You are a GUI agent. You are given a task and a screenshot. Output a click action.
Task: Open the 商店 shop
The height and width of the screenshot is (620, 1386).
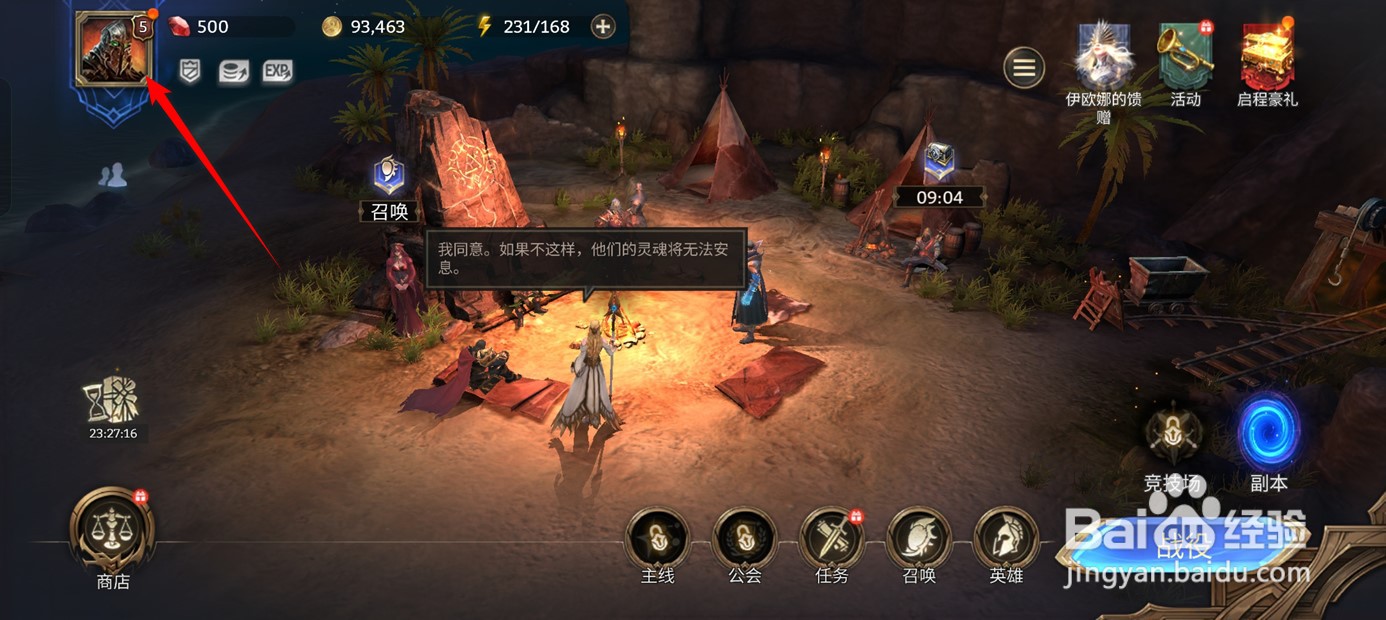click(x=112, y=529)
